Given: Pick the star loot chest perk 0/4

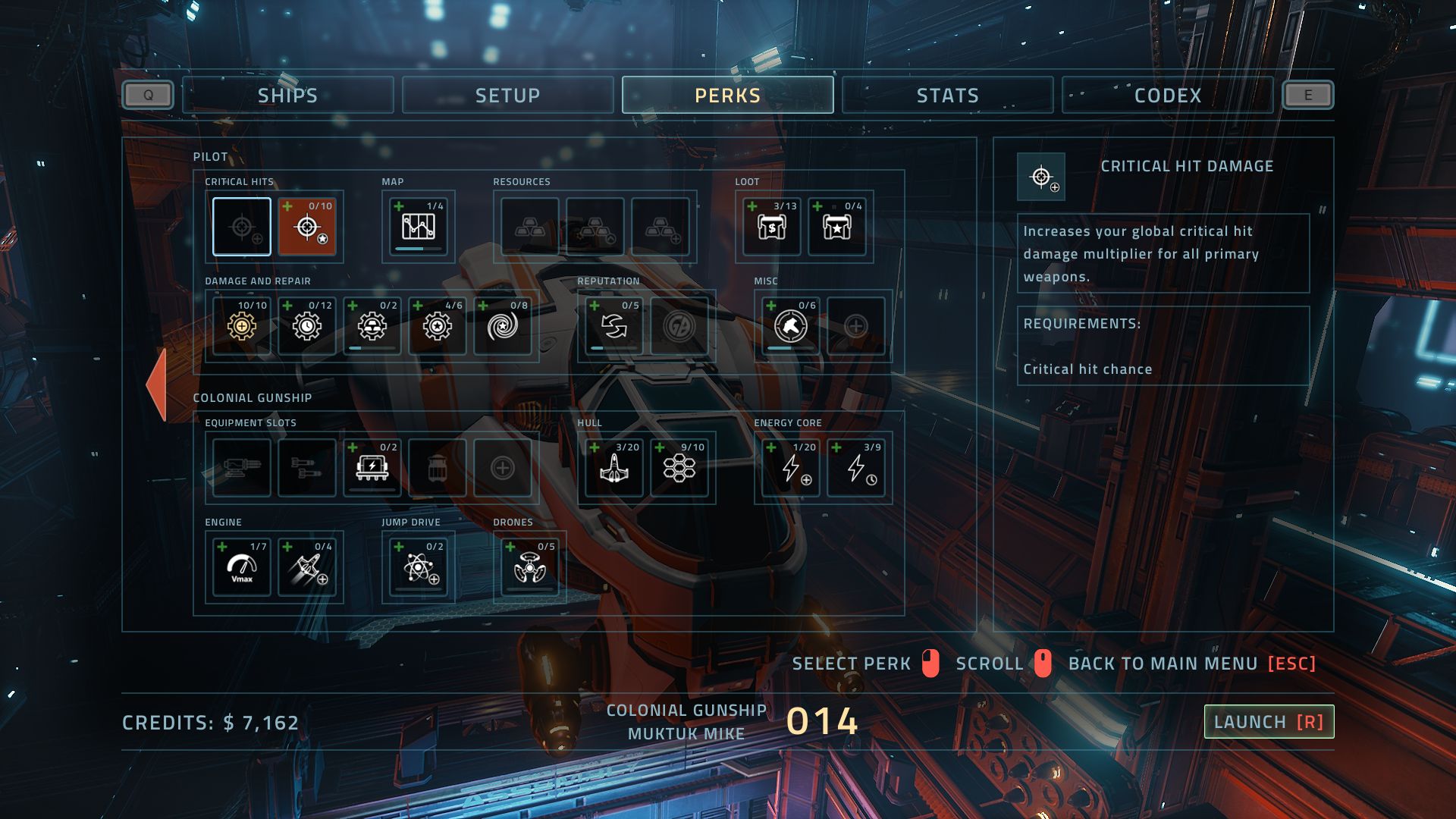Looking at the screenshot, I should pos(837,227).
